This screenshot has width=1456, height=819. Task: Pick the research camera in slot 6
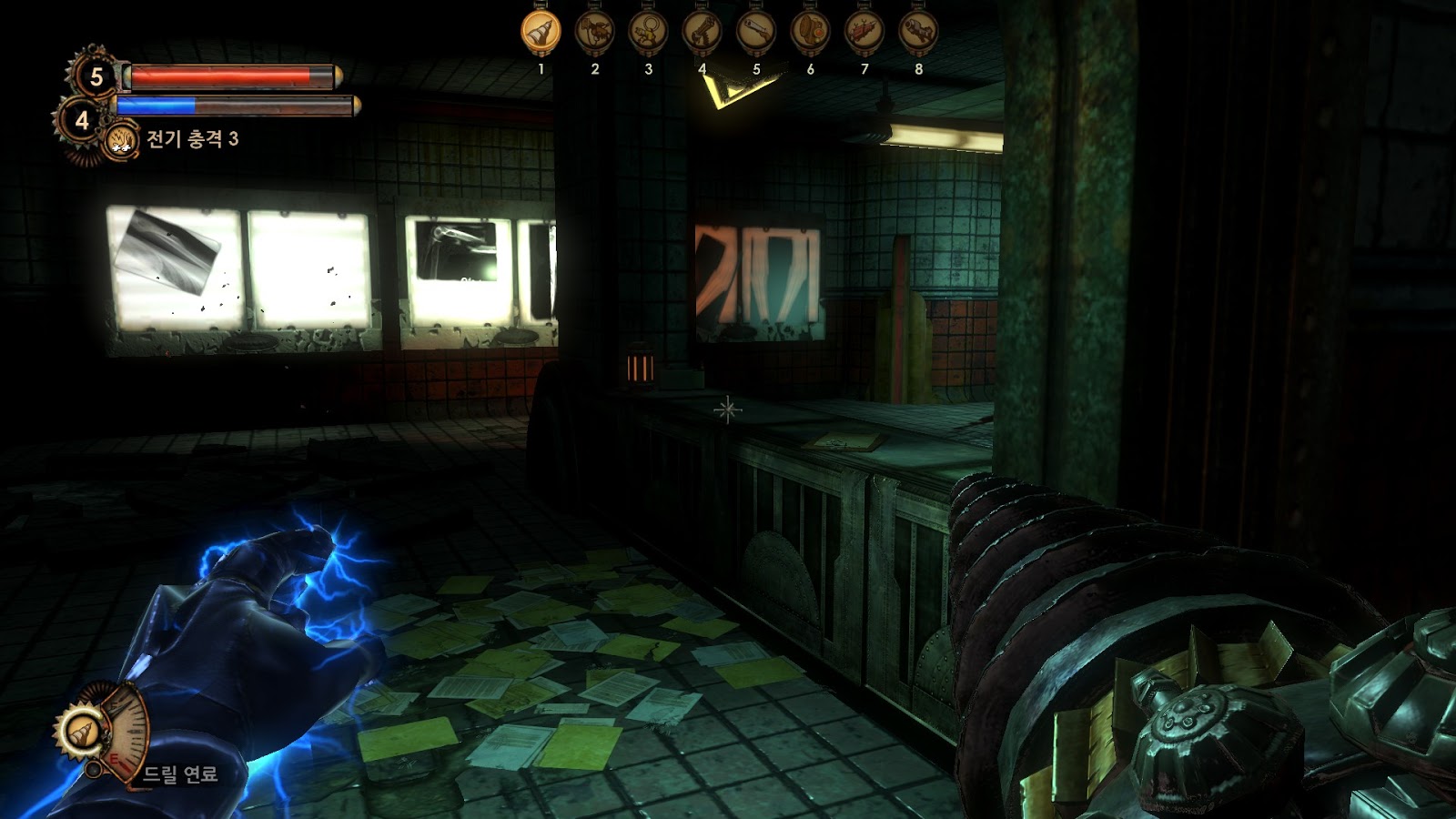810,33
